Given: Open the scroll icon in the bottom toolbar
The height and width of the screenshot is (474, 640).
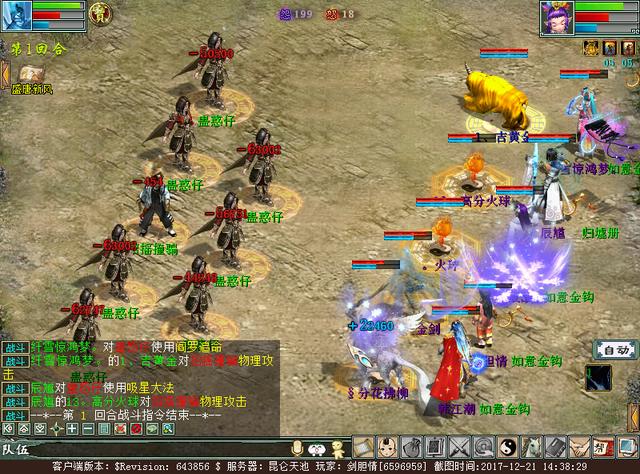Looking at the screenshot, I should (364, 447).
